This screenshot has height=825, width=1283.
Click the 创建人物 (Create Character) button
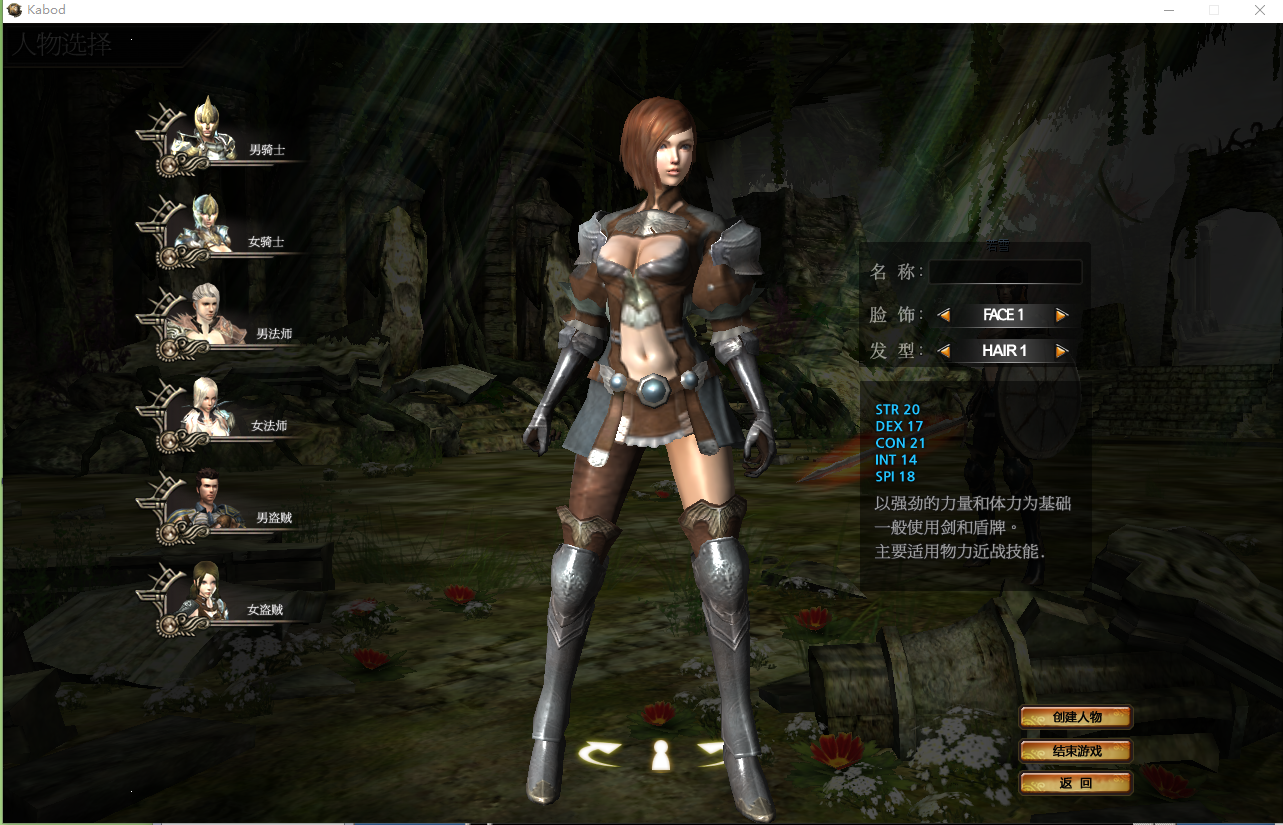pyautogui.click(x=1075, y=716)
